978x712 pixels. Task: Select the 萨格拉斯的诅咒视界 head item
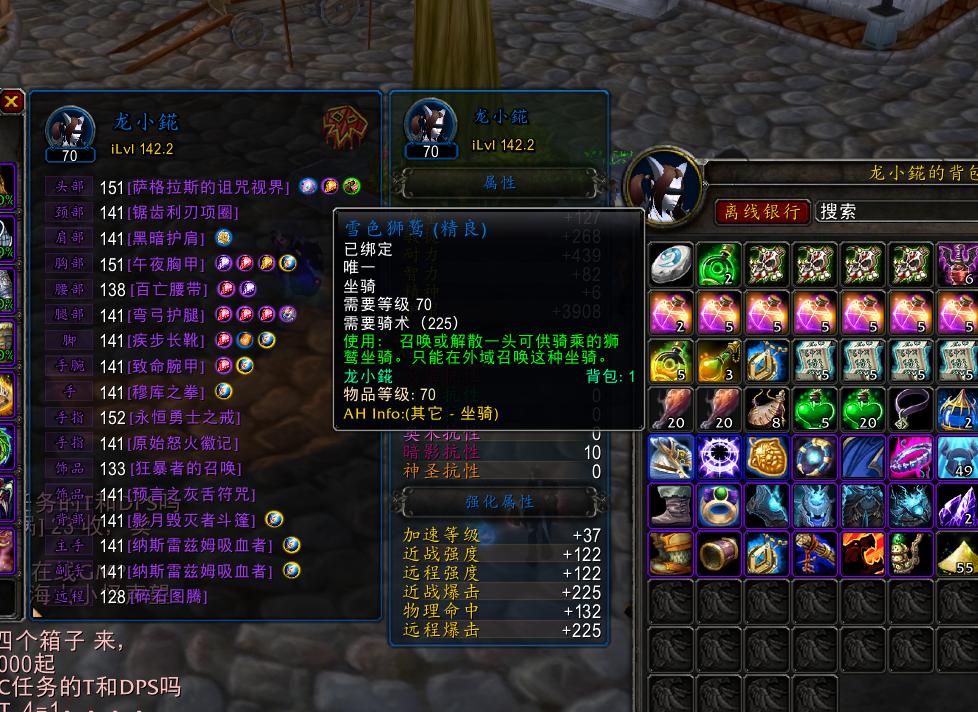pyautogui.click(x=210, y=187)
